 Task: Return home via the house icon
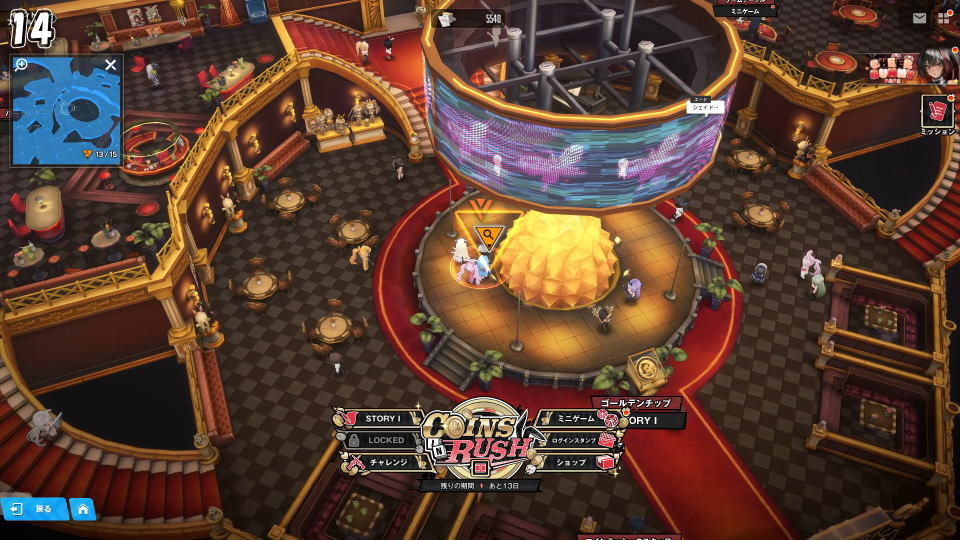pyautogui.click(x=82, y=509)
